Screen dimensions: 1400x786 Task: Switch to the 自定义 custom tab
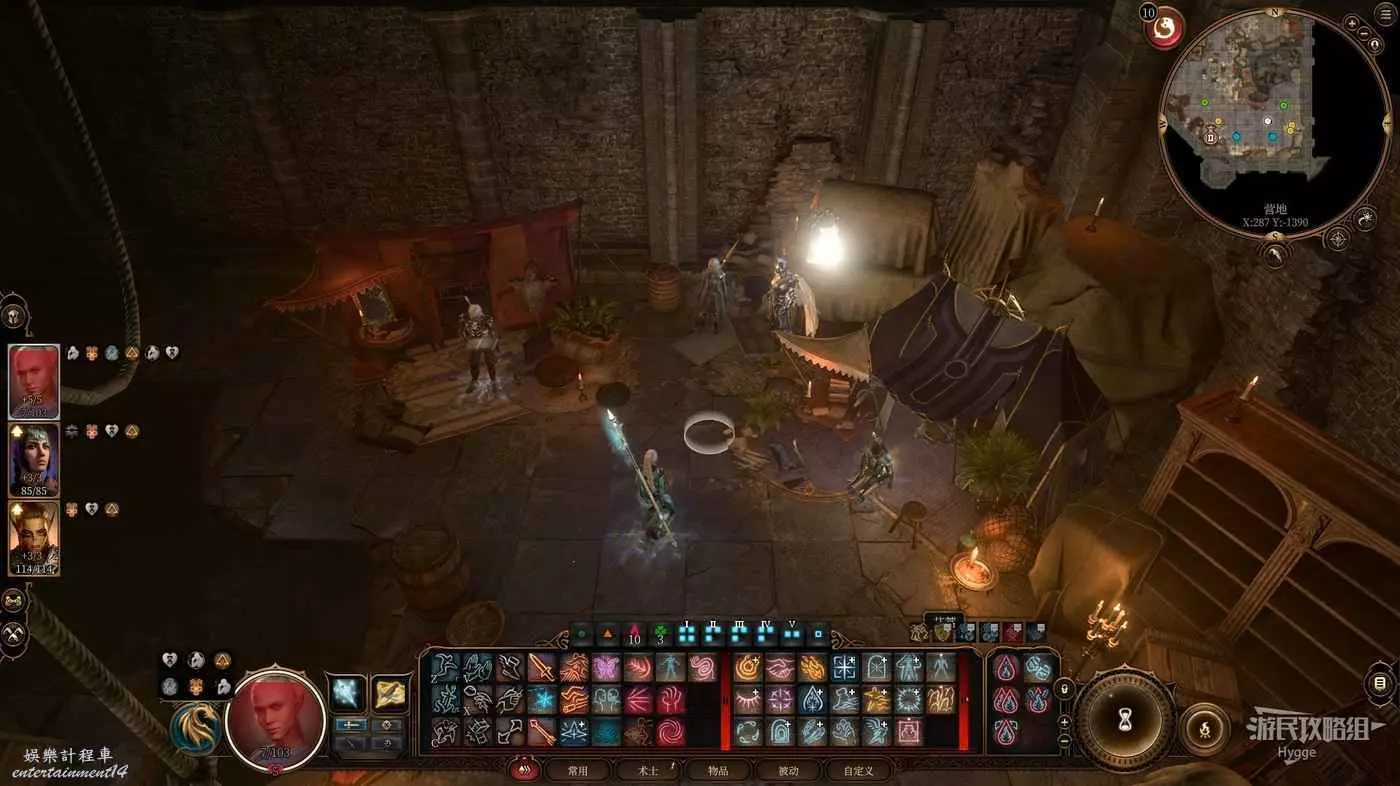coord(858,771)
